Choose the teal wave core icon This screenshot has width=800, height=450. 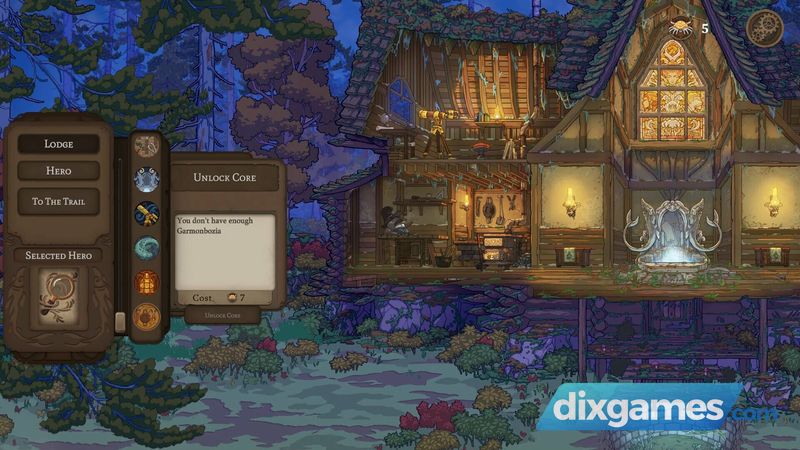147,248
